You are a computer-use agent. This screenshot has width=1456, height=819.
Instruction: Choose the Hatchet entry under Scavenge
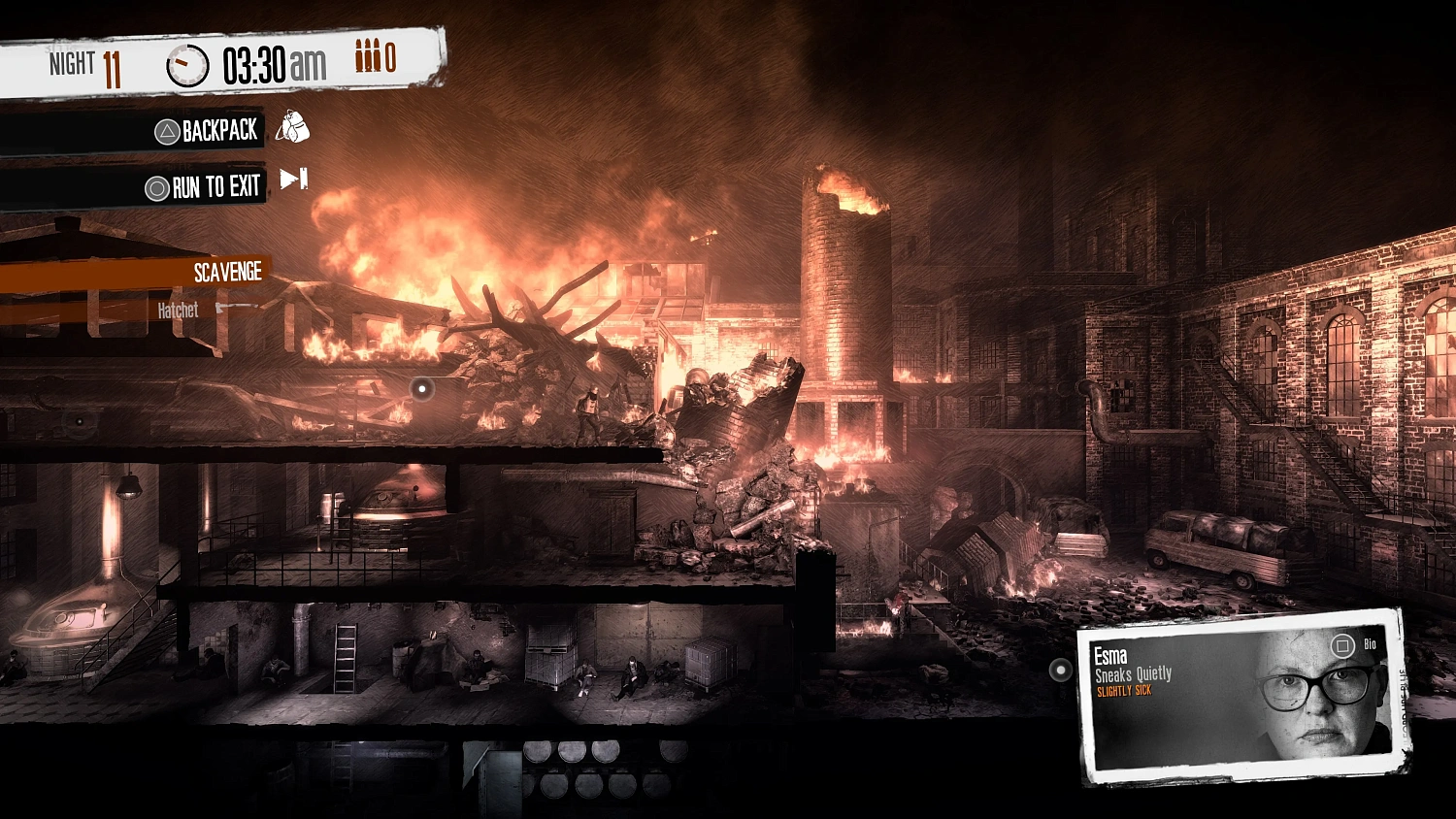[178, 310]
